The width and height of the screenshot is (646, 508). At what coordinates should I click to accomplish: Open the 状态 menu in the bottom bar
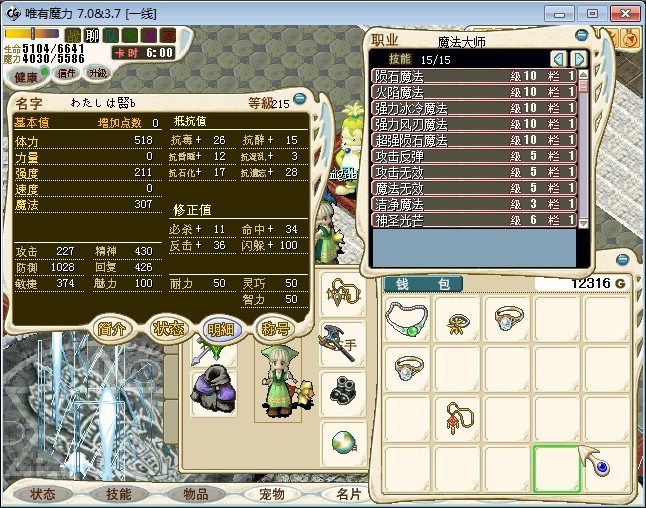(43, 494)
